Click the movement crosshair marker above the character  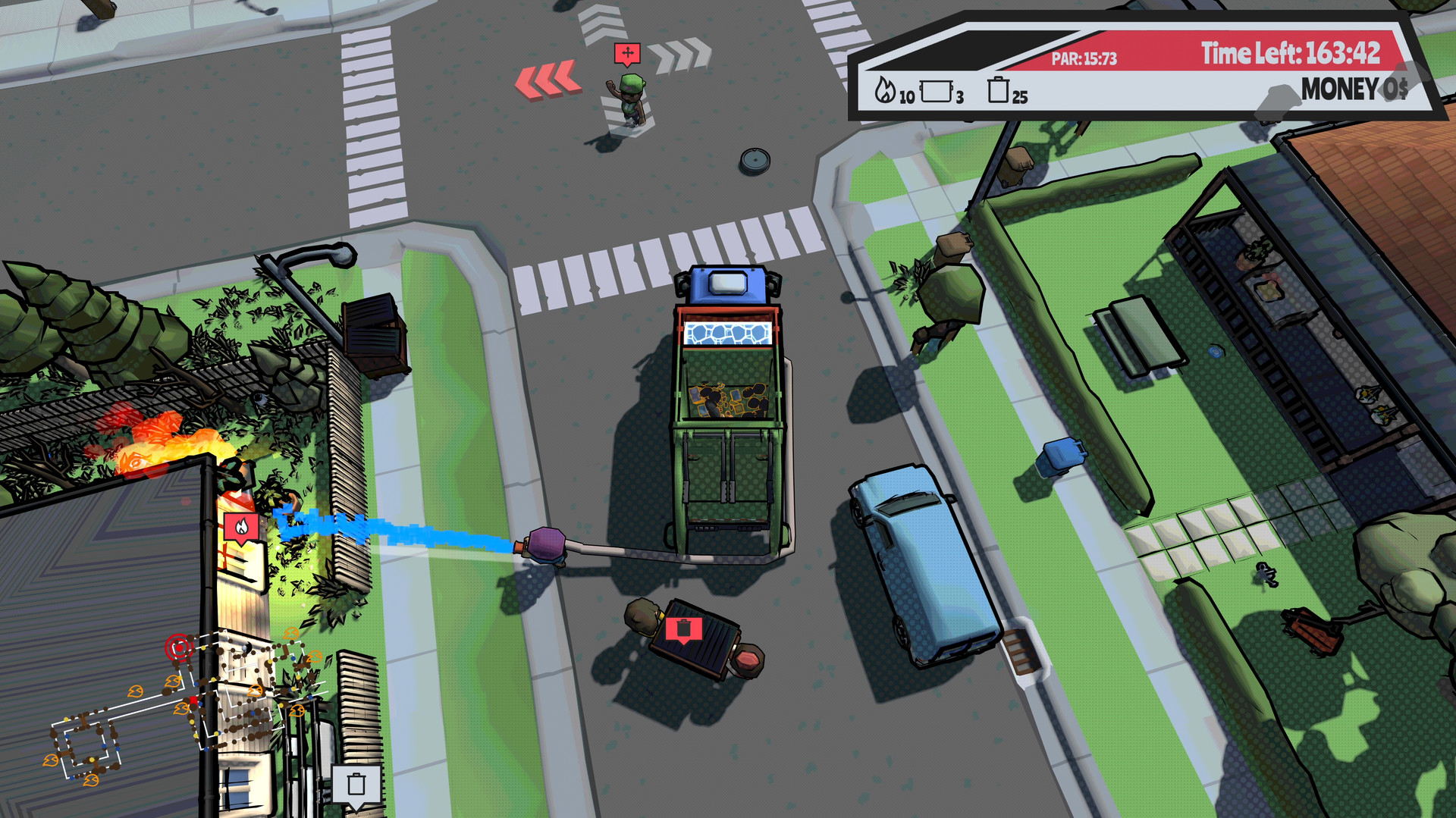(626, 53)
